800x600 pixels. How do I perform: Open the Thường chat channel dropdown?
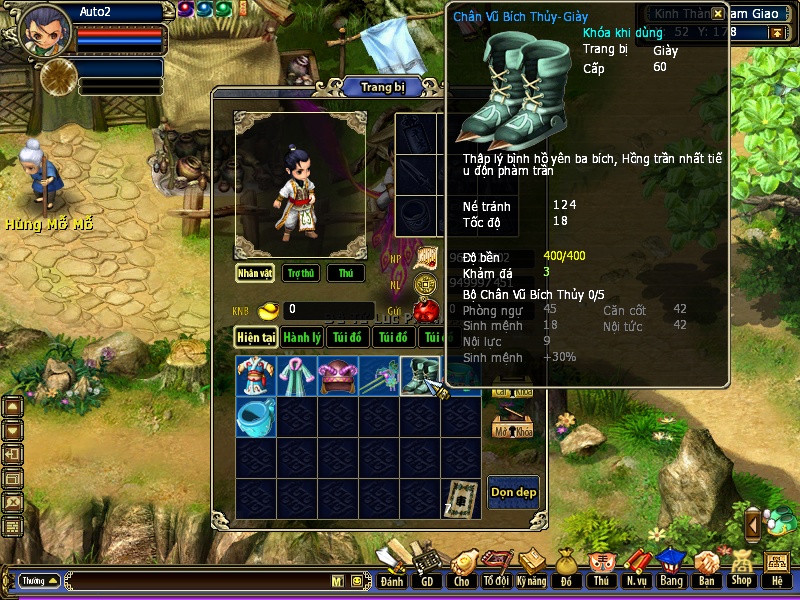pos(39,580)
